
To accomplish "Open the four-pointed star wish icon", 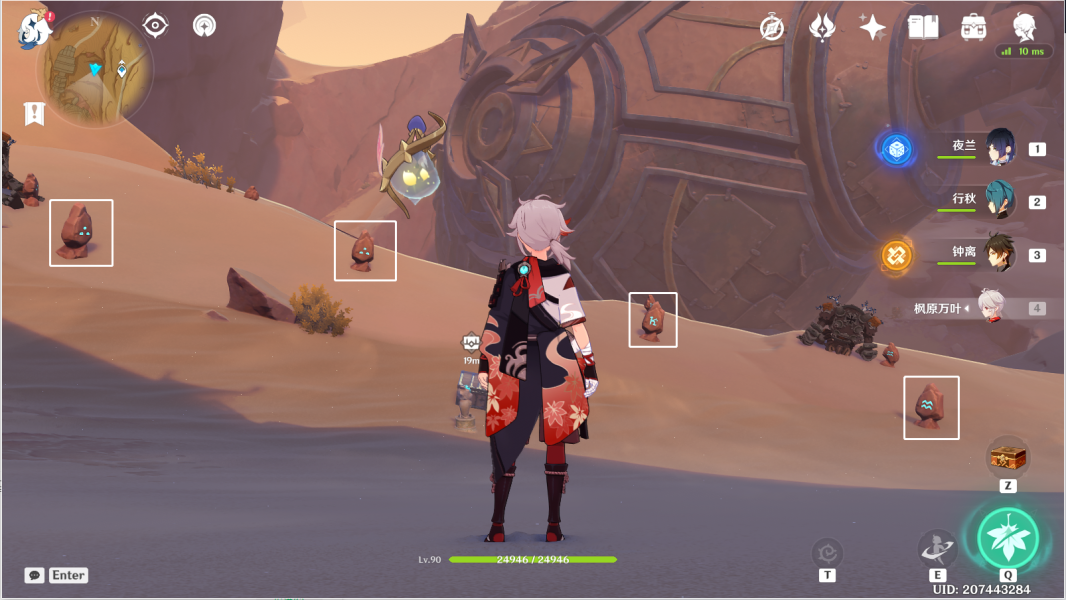I will (x=872, y=27).
